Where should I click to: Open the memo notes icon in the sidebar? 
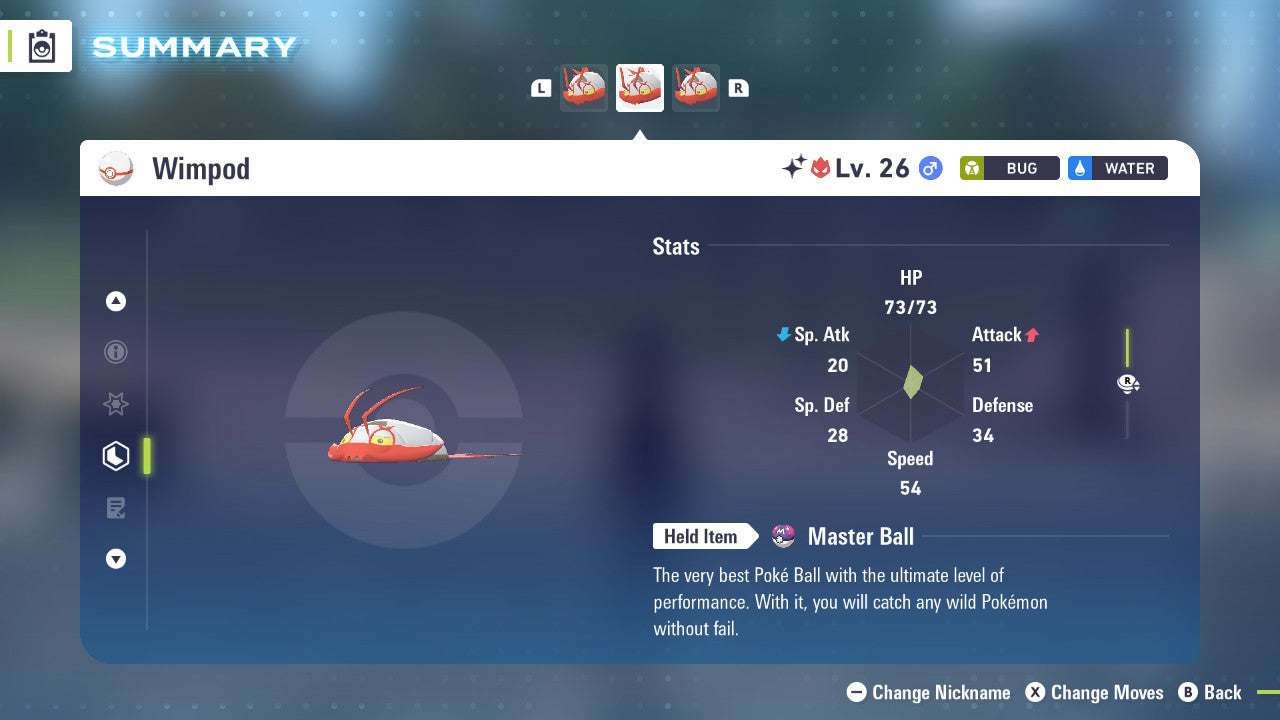116,507
